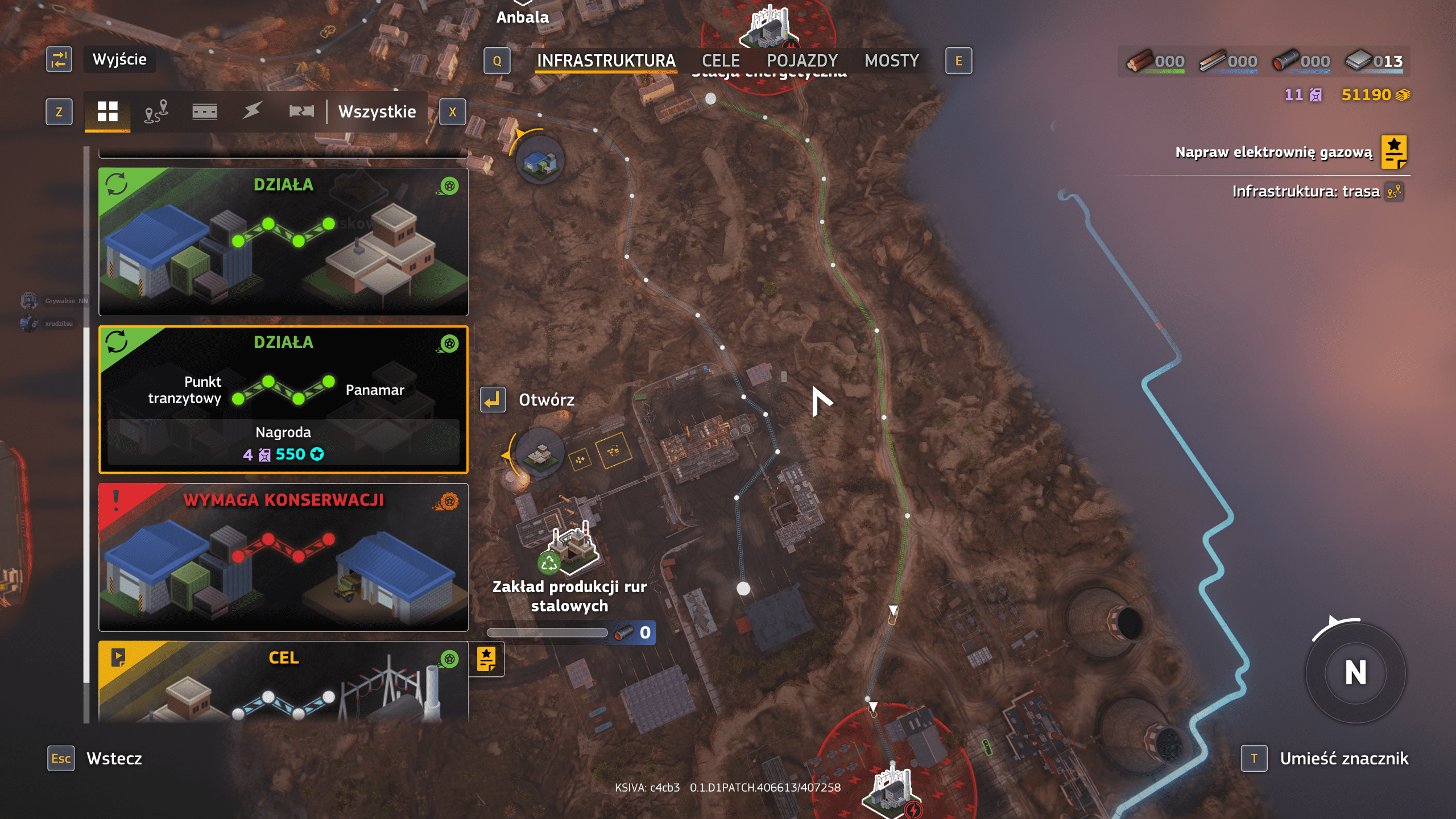Viewport: 1456px width, 819px height.
Task: Filter list by route pins icon
Action: point(156,111)
